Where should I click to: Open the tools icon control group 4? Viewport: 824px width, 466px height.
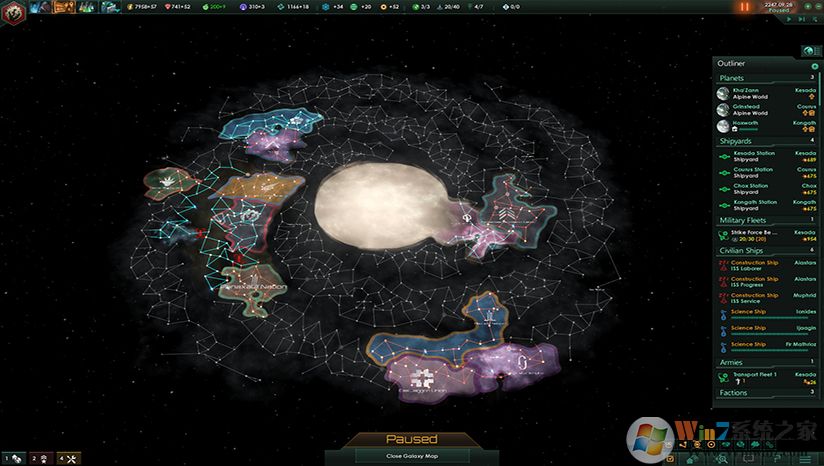click(x=66, y=458)
